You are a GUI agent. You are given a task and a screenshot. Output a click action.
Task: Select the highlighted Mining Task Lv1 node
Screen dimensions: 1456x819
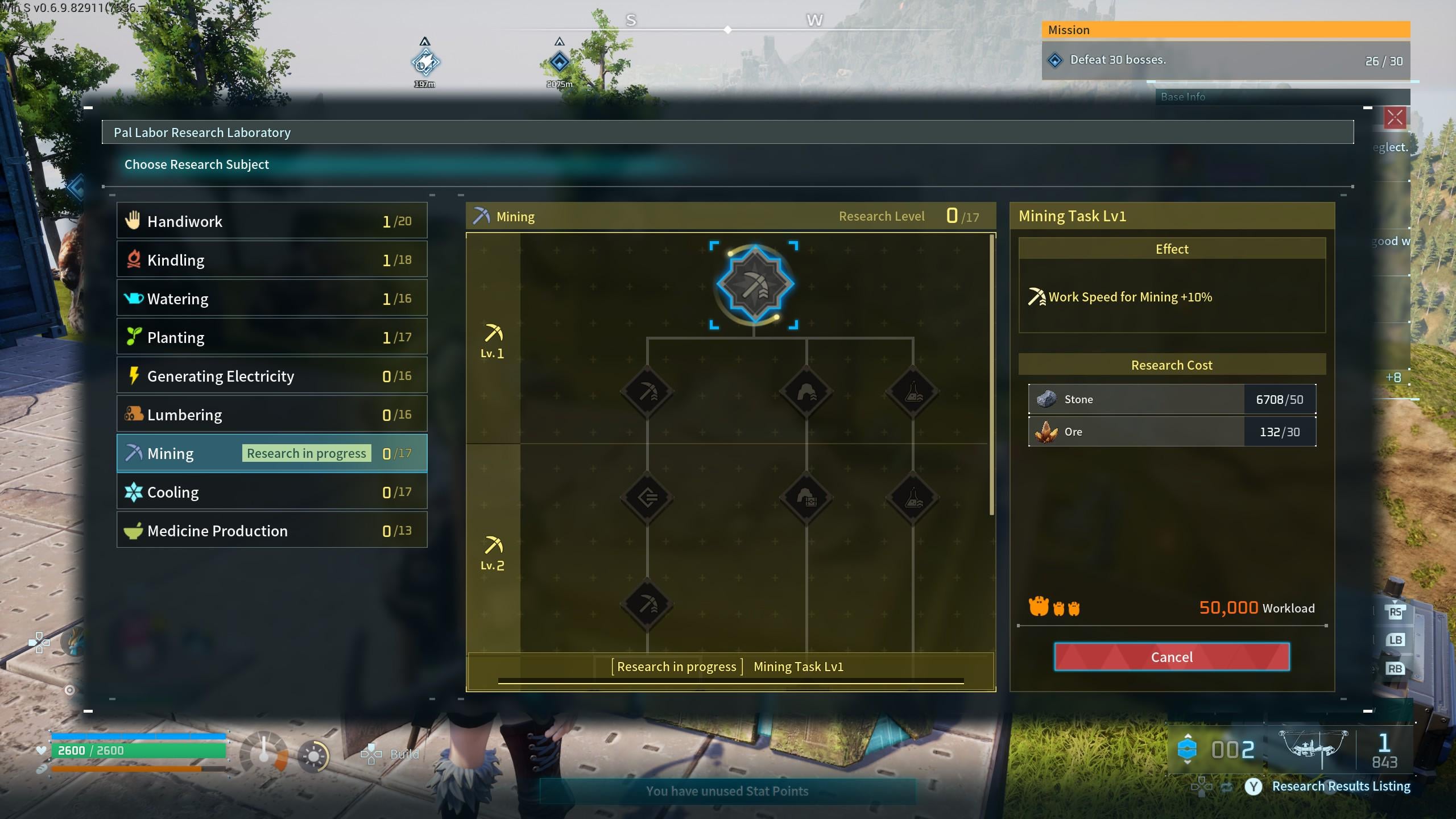(754, 284)
